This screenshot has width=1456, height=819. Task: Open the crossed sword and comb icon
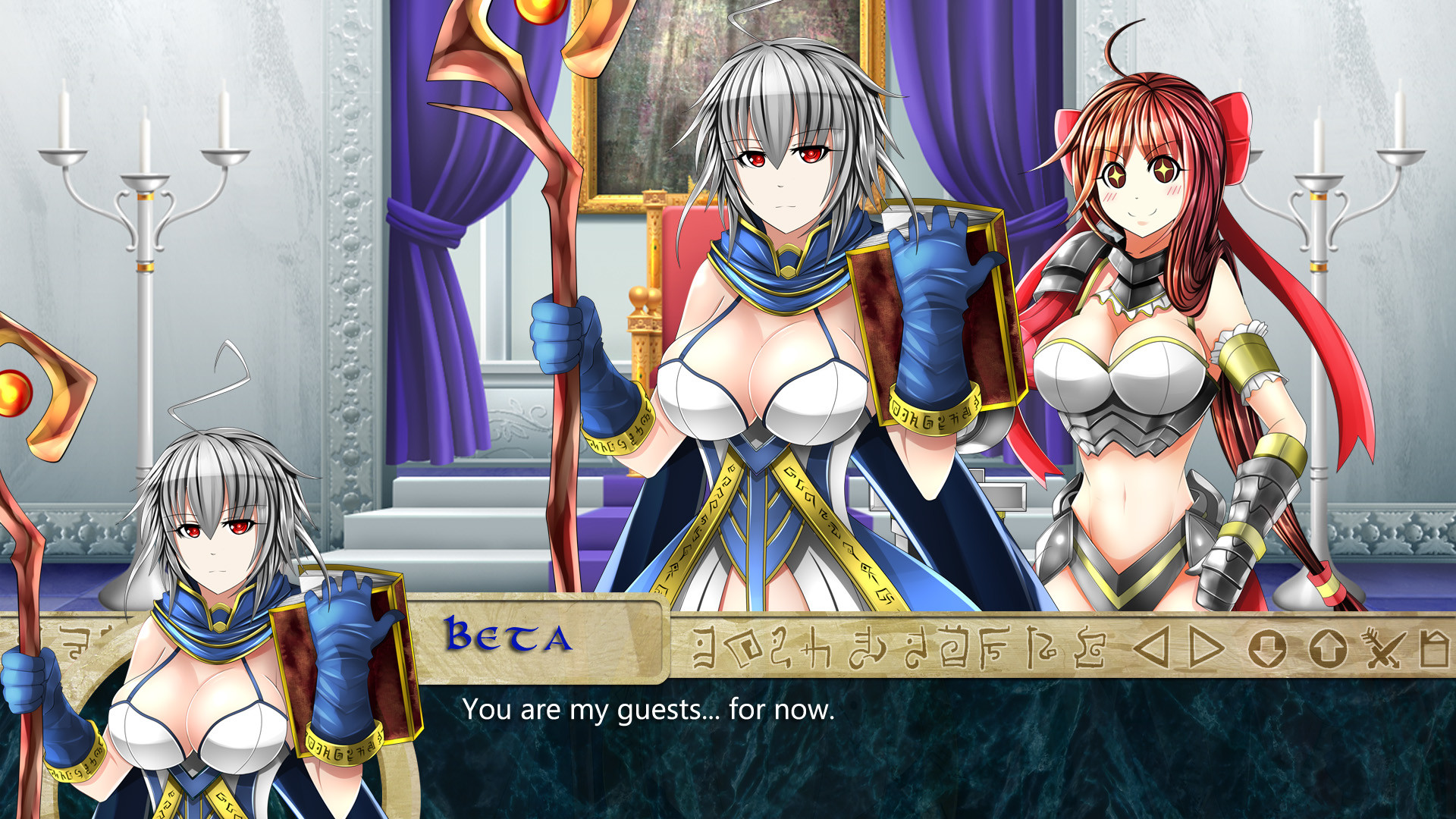1383,648
